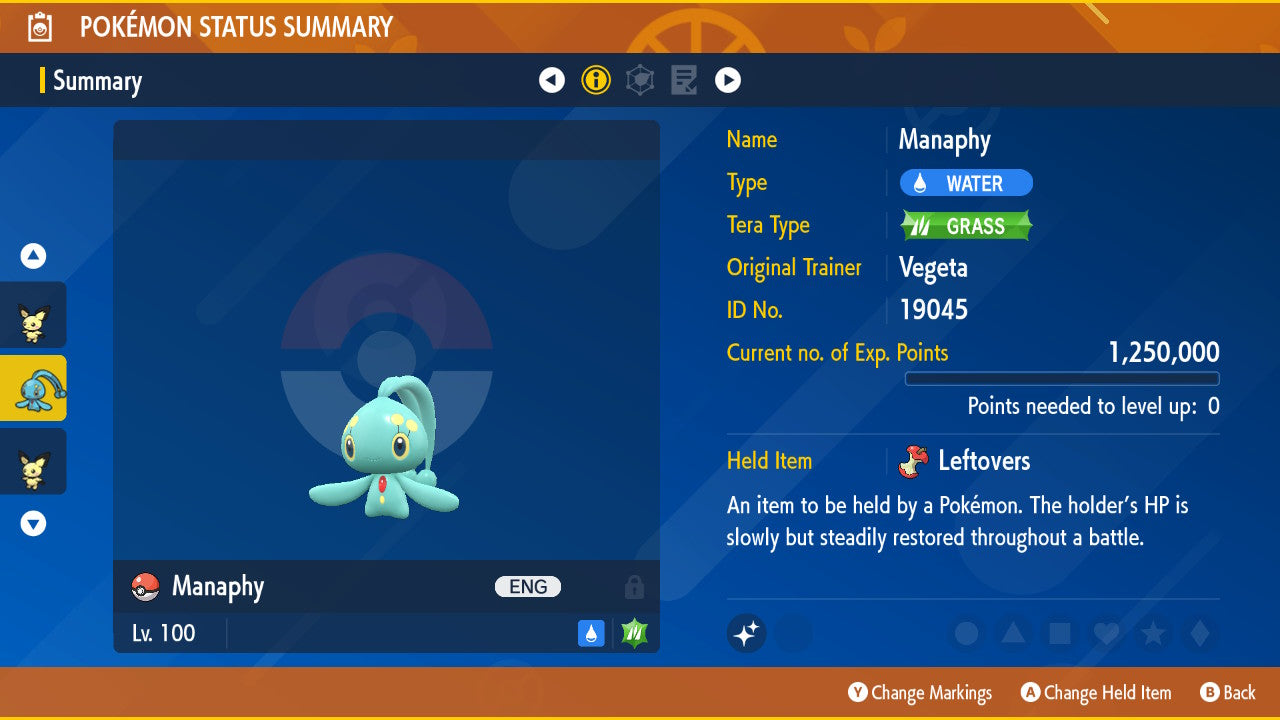Image resolution: width=1280 pixels, height=720 pixels.
Task: Select Manaphy's highlighted party thumbnail
Action: [x=33, y=388]
